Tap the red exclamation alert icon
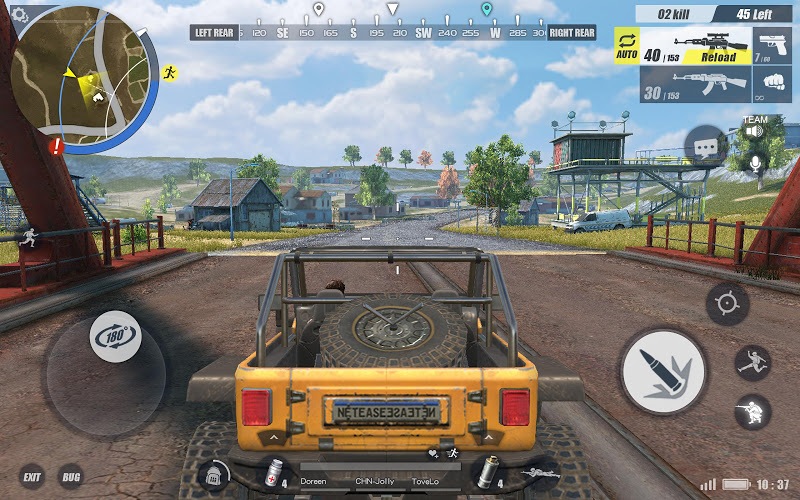This screenshot has width=800, height=500. click(56, 145)
